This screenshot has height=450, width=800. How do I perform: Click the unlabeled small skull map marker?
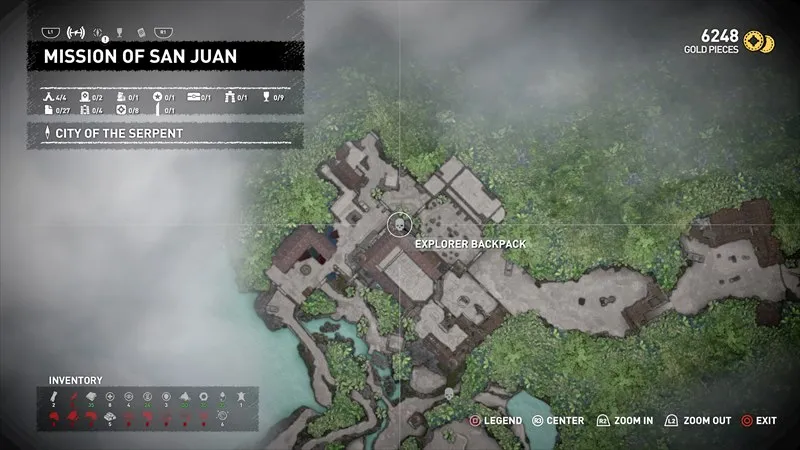coord(448,394)
